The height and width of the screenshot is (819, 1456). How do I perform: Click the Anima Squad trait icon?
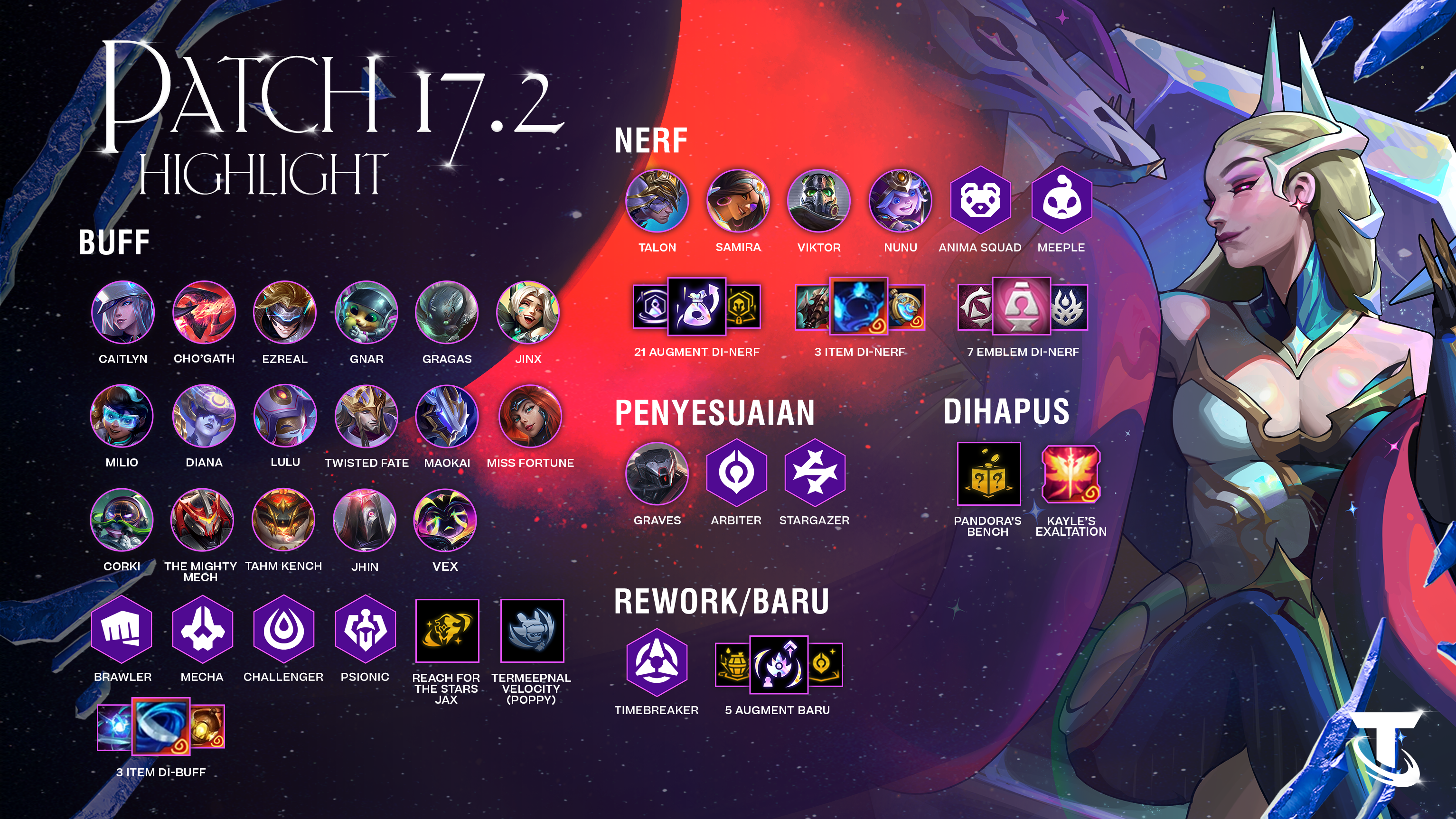[981, 200]
